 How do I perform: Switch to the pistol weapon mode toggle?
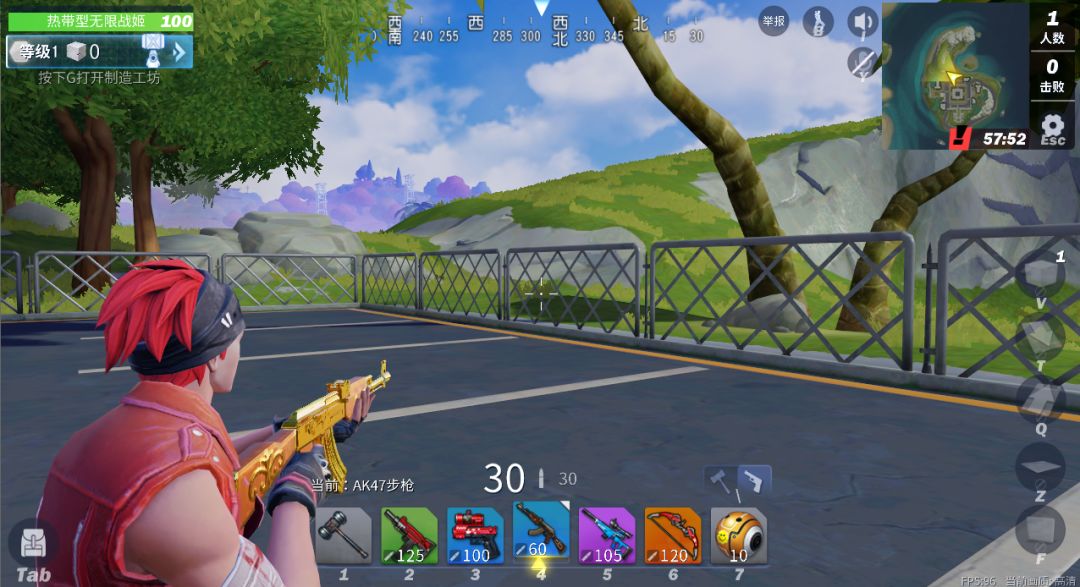tap(755, 480)
